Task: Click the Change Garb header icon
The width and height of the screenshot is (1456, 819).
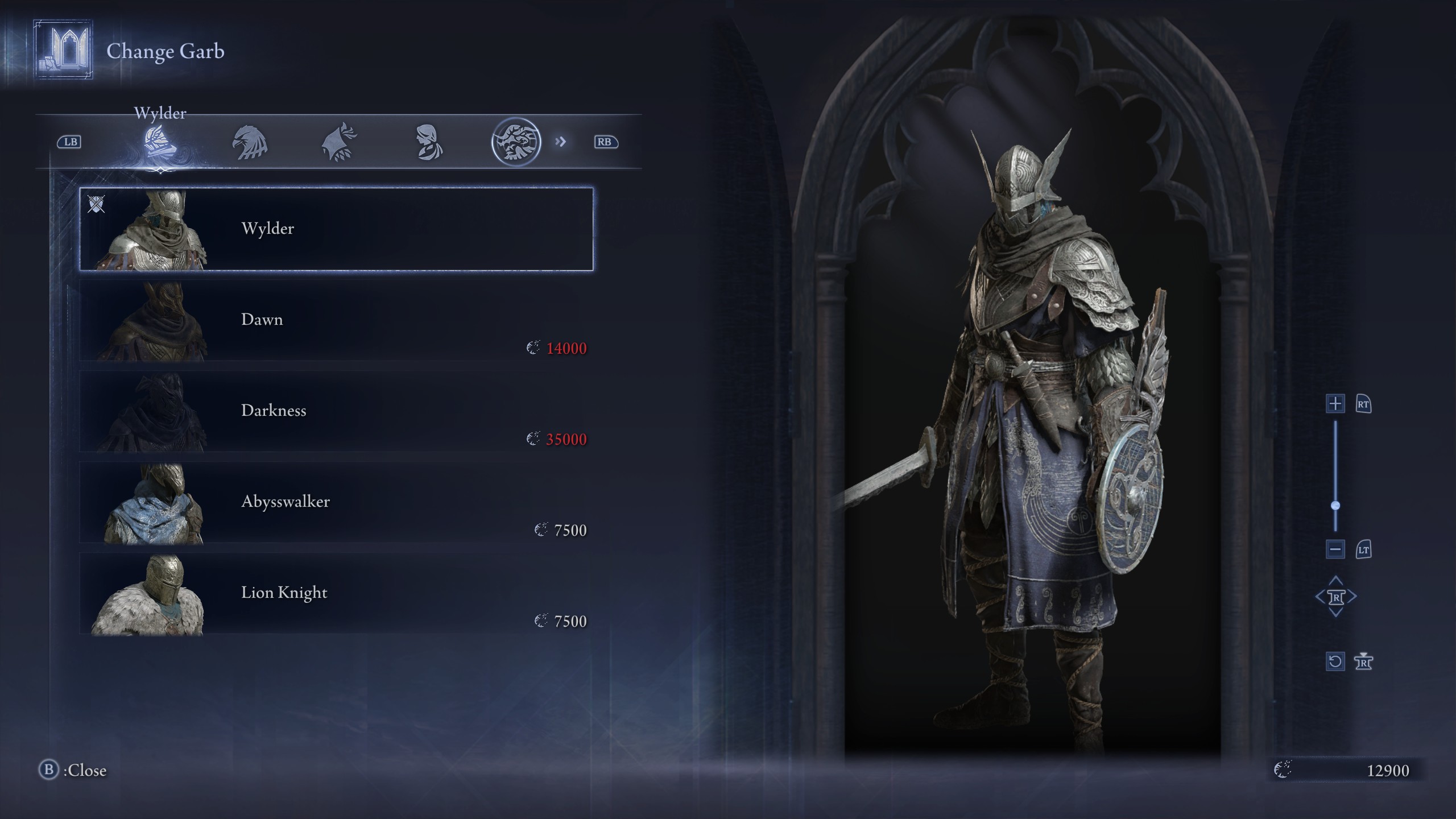Action: pos(63,51)
